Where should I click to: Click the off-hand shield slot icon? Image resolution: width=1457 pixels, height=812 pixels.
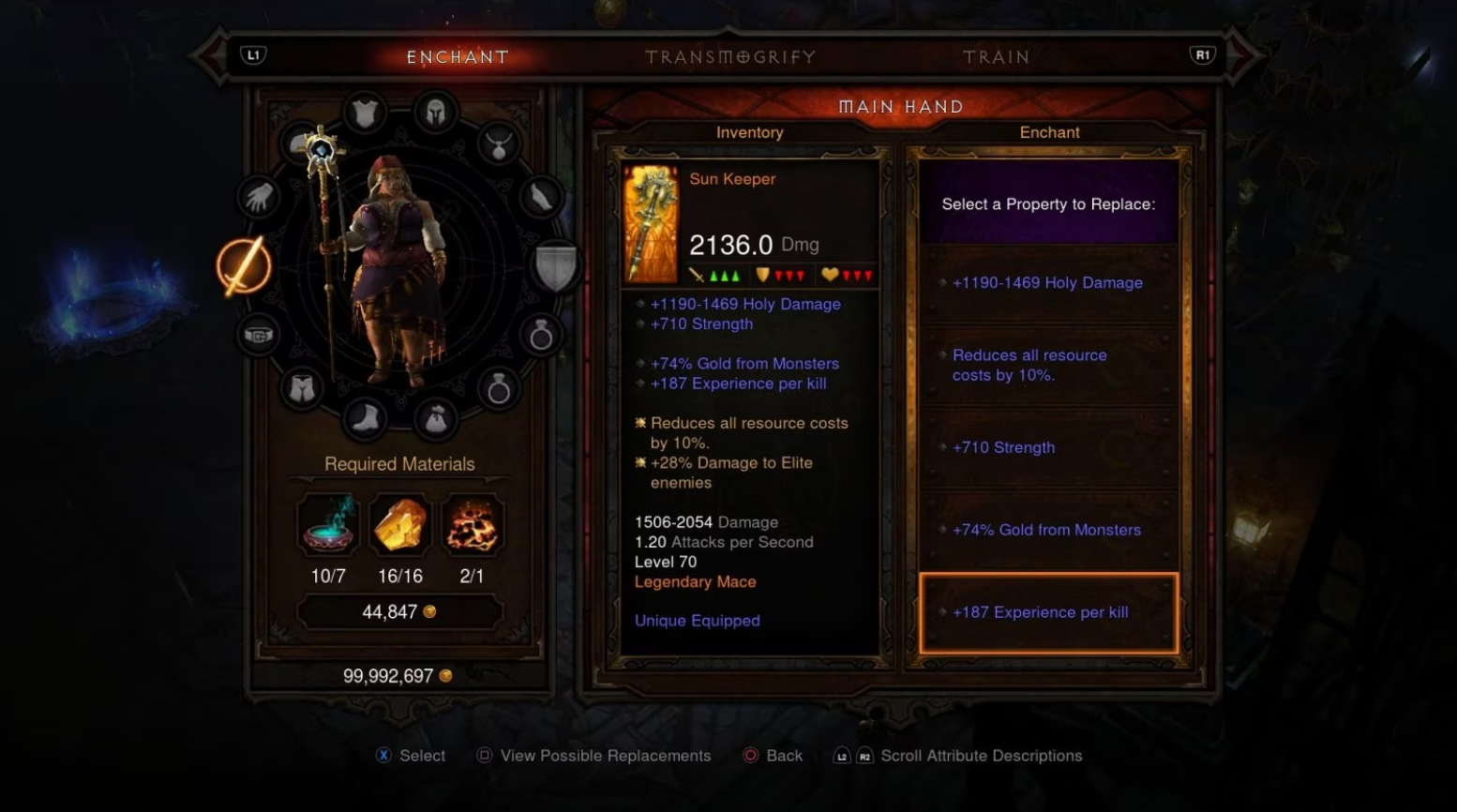point(557,266)
